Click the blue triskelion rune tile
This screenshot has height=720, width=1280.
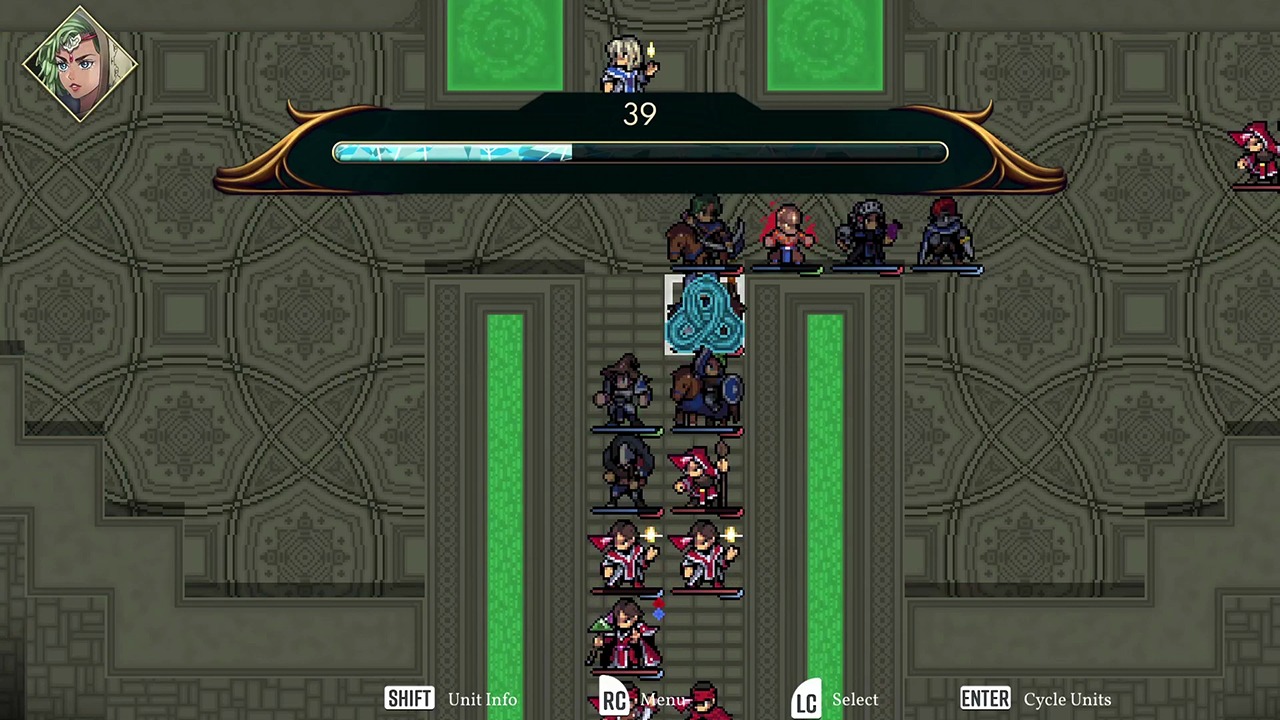point(705,315)
